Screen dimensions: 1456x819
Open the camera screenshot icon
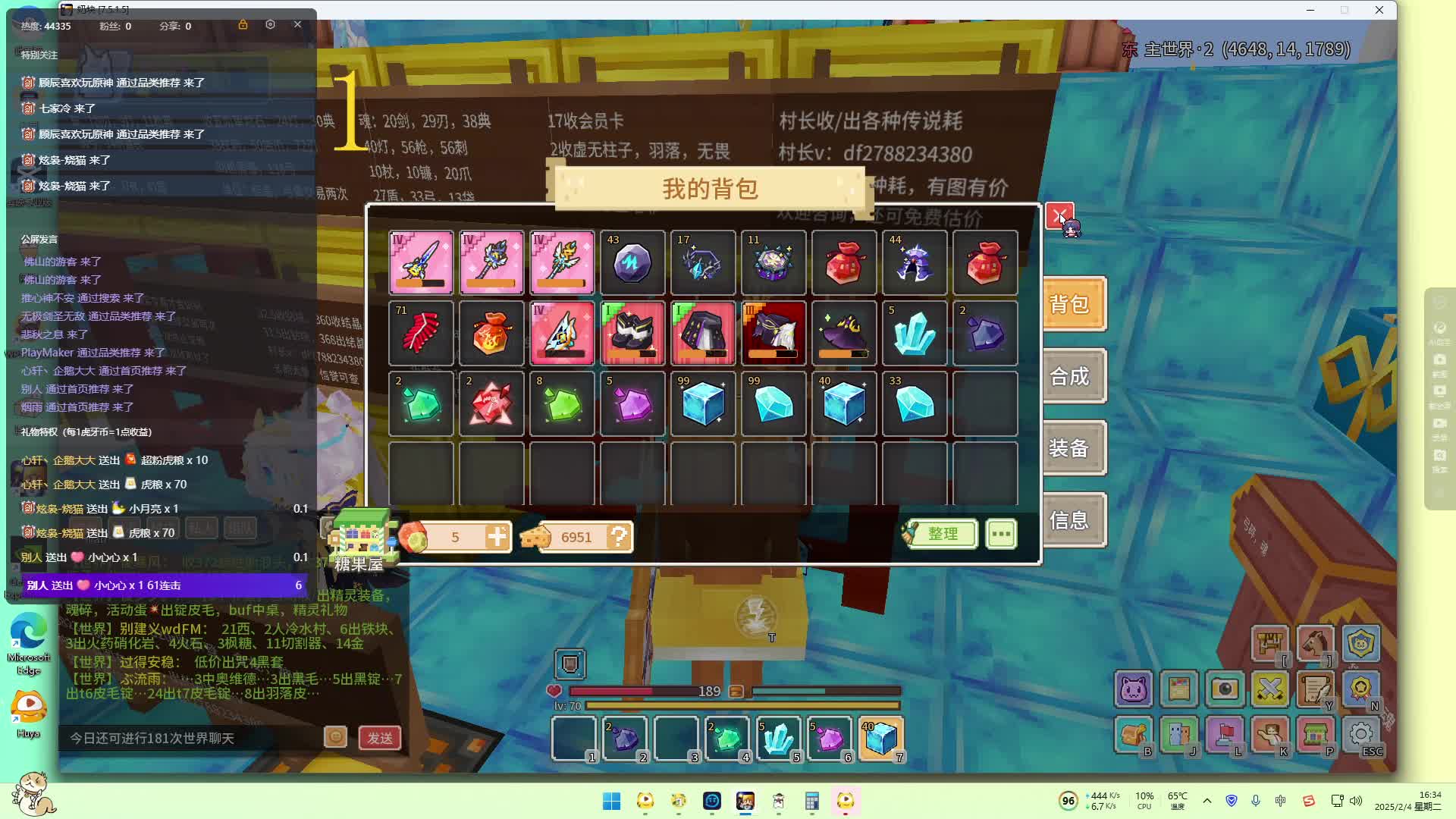(1224, 689)
